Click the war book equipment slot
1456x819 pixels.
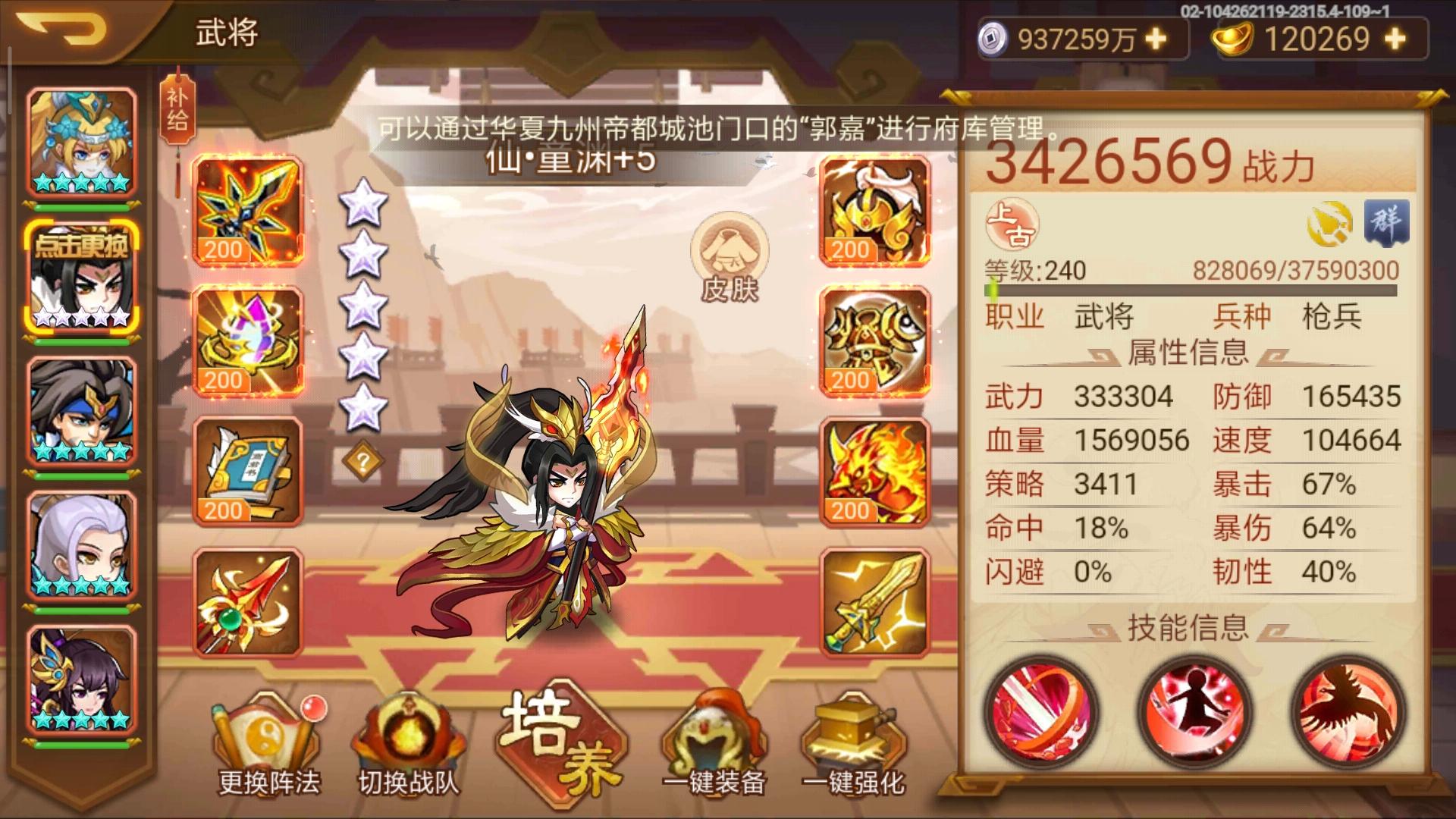[x=250, y=470]
